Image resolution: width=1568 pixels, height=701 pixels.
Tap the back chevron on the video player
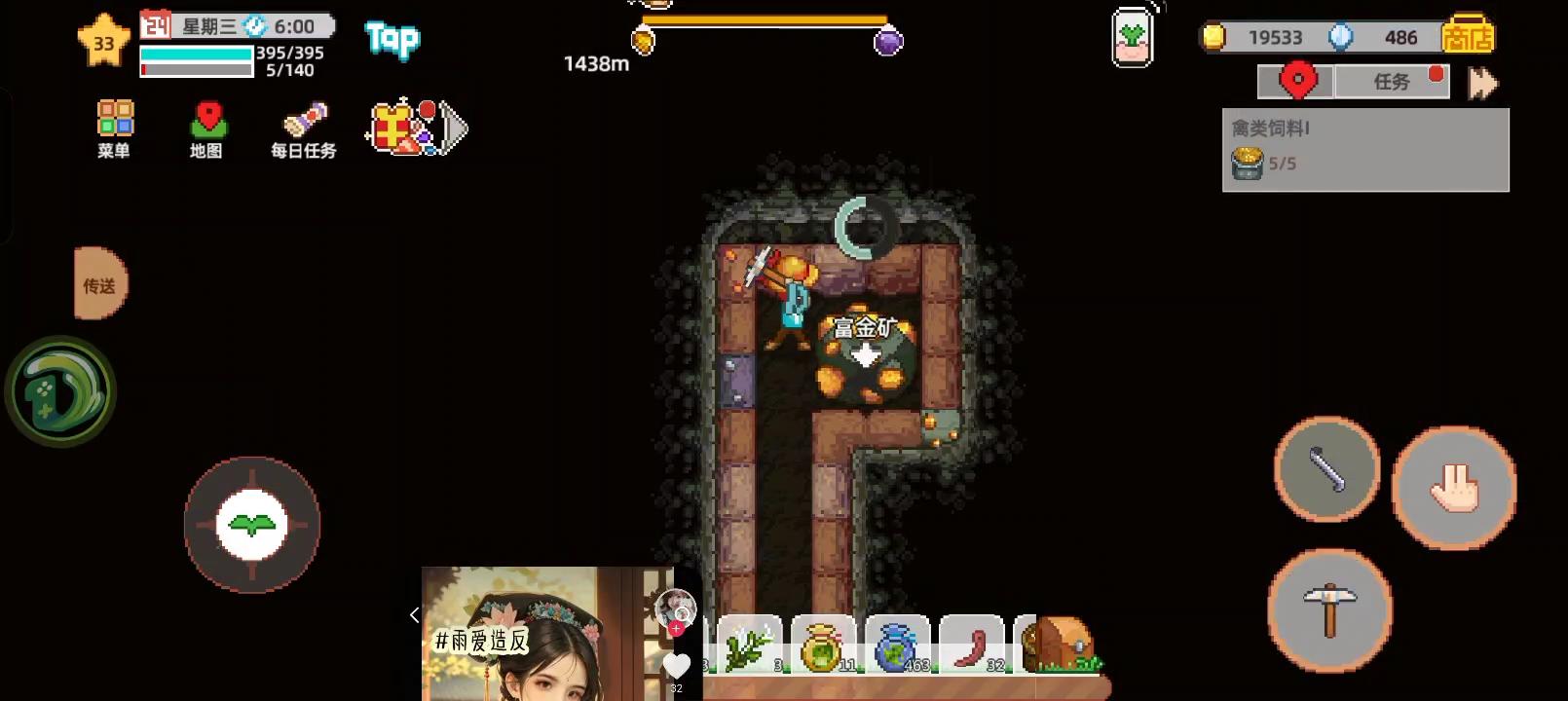click(413, 615)
